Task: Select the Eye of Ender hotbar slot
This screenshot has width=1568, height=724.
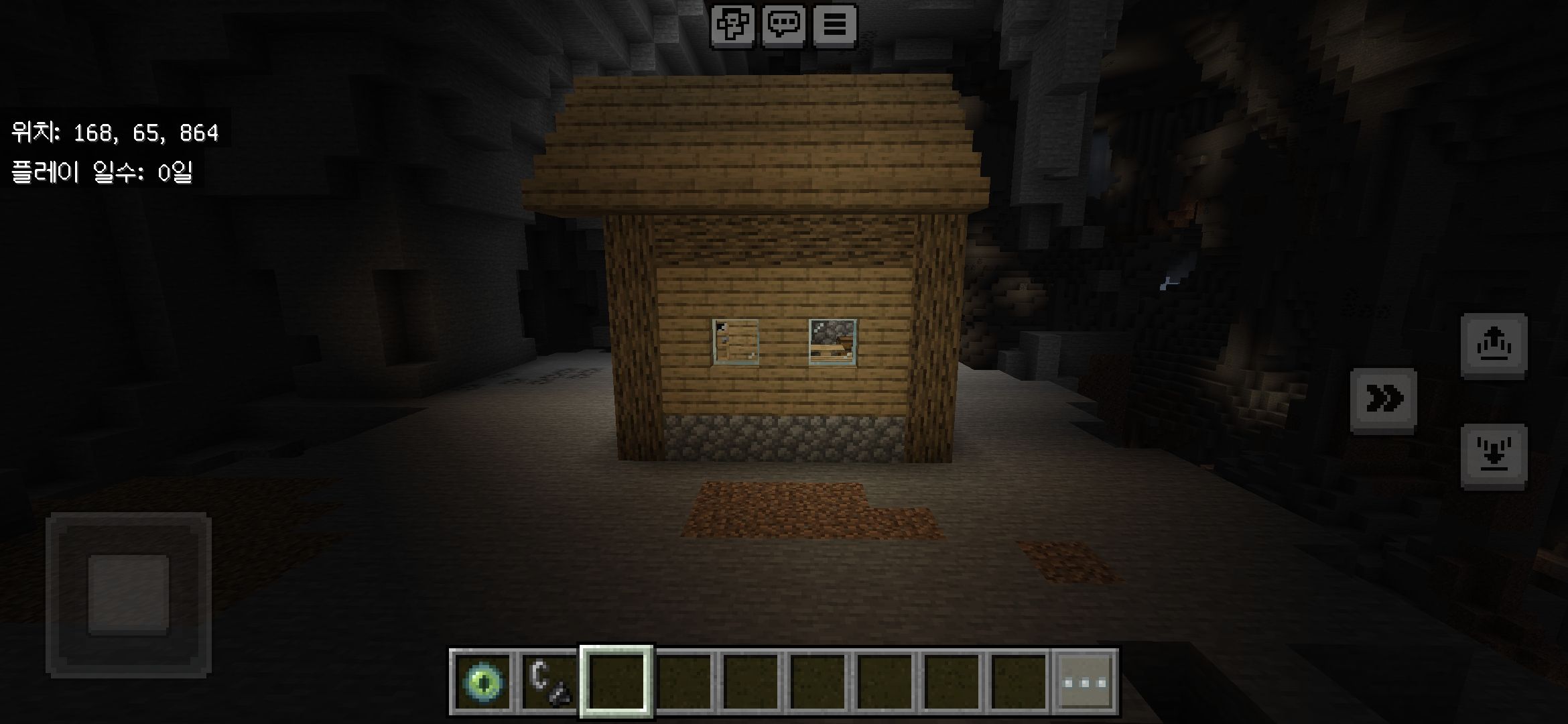Action: coord(482,682)
